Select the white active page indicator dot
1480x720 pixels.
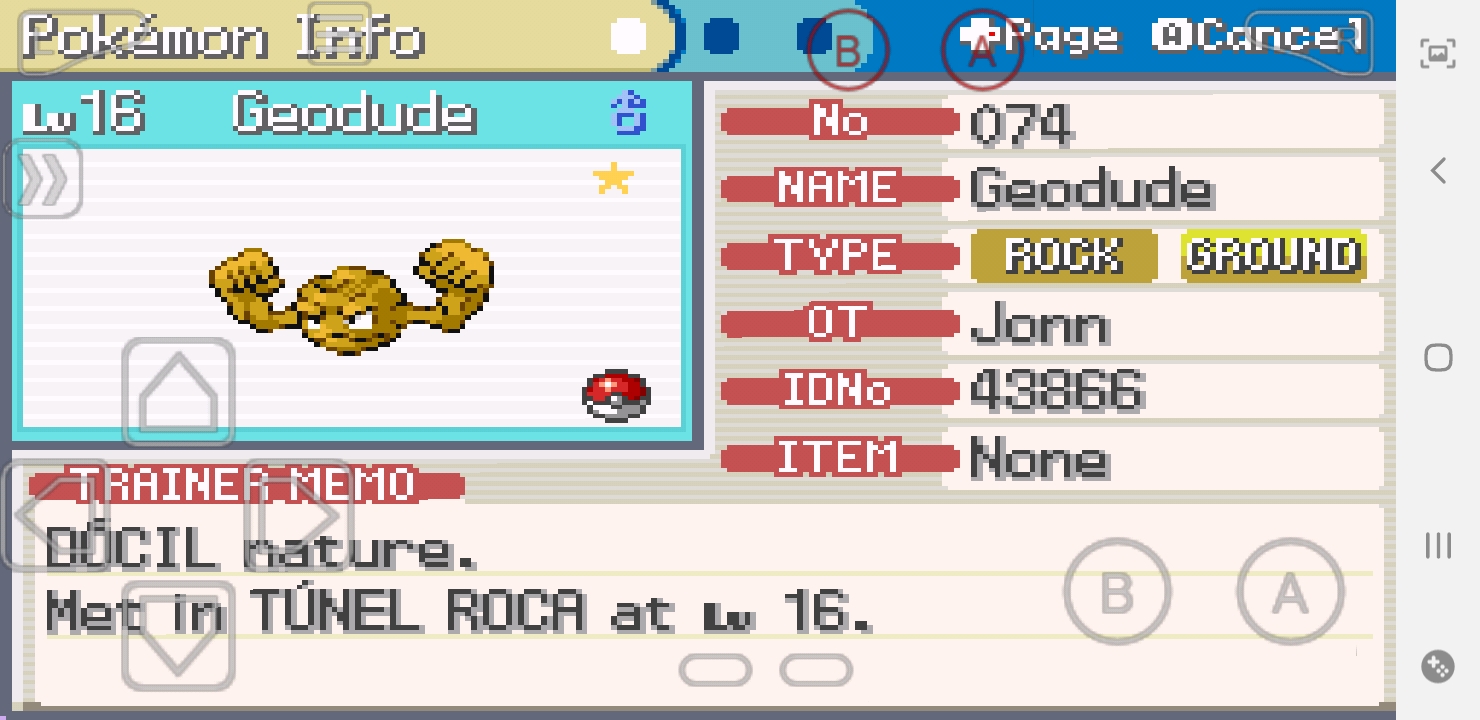(628, 36)
